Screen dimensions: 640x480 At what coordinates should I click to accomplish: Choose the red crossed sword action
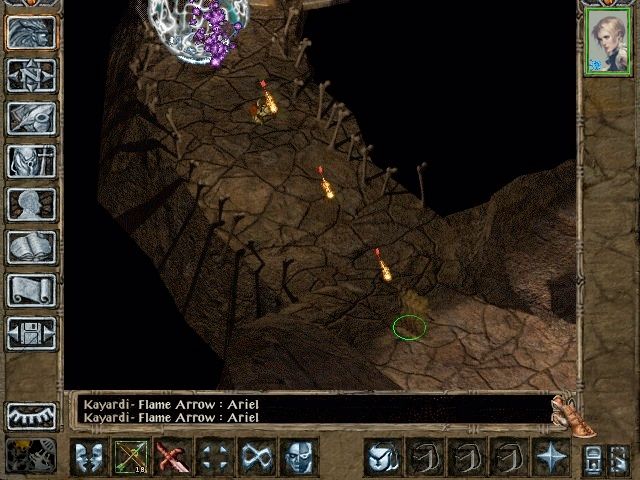(x=173, y=457)
